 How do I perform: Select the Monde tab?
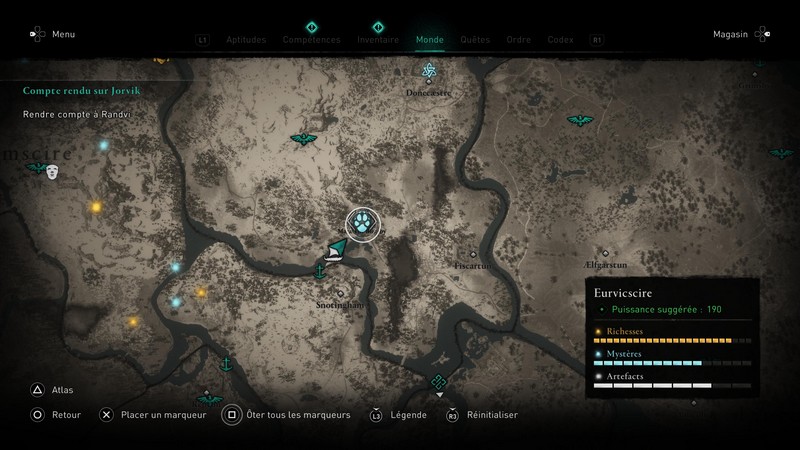coord(429,40)
